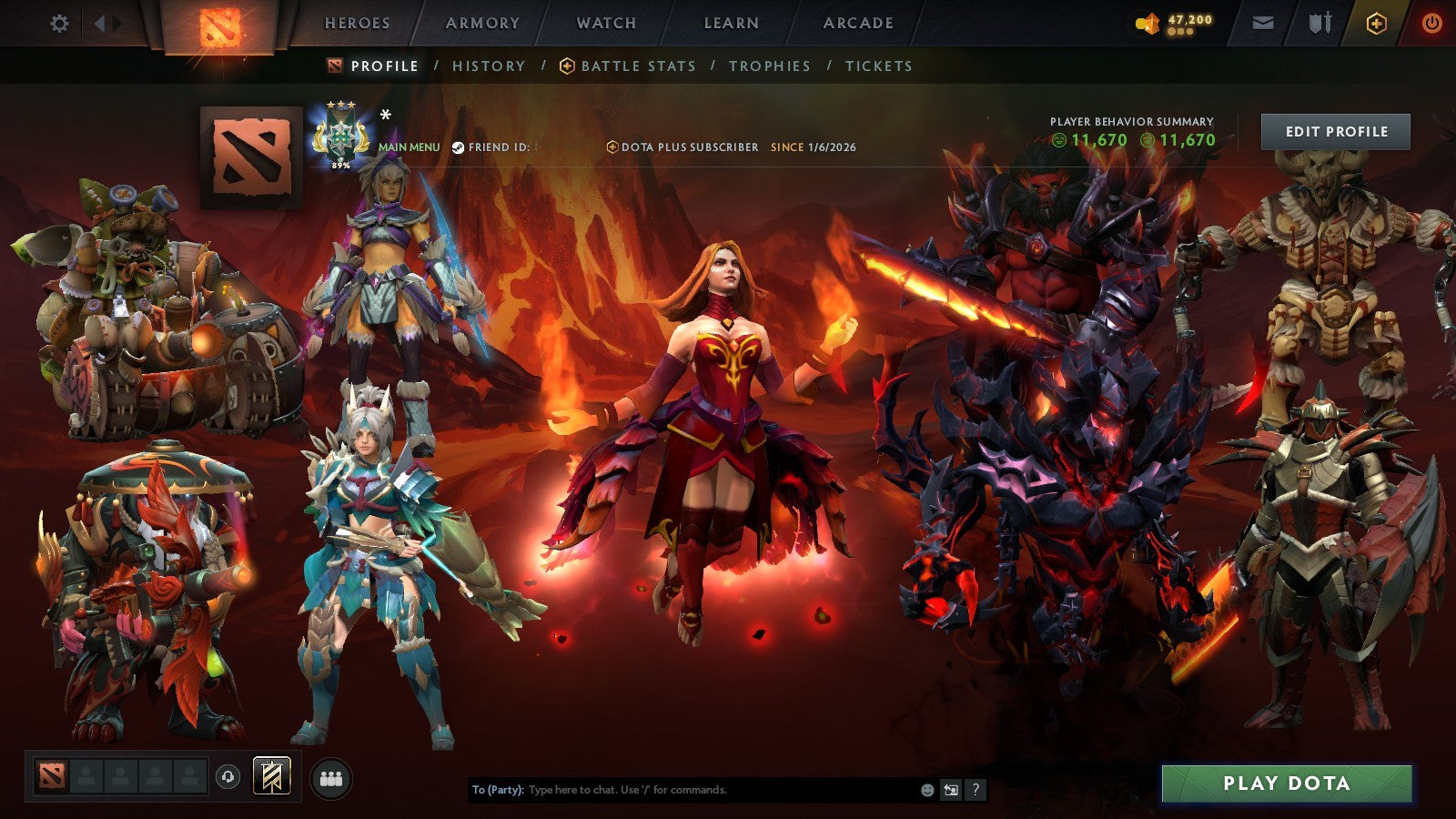Expand the MAIN MENU dropdown
The width and height of the screenshot is (1456, 819).
(x=409, y=146)
